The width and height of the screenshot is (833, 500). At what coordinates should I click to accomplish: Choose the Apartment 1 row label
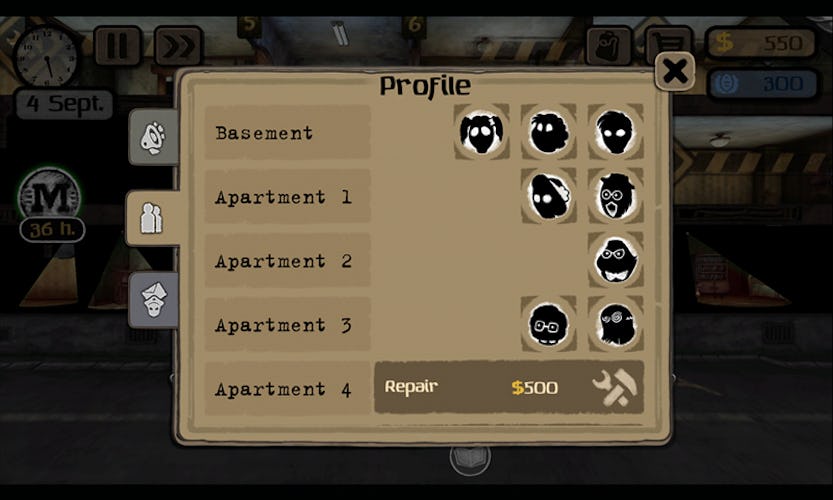tap(287, 197)
